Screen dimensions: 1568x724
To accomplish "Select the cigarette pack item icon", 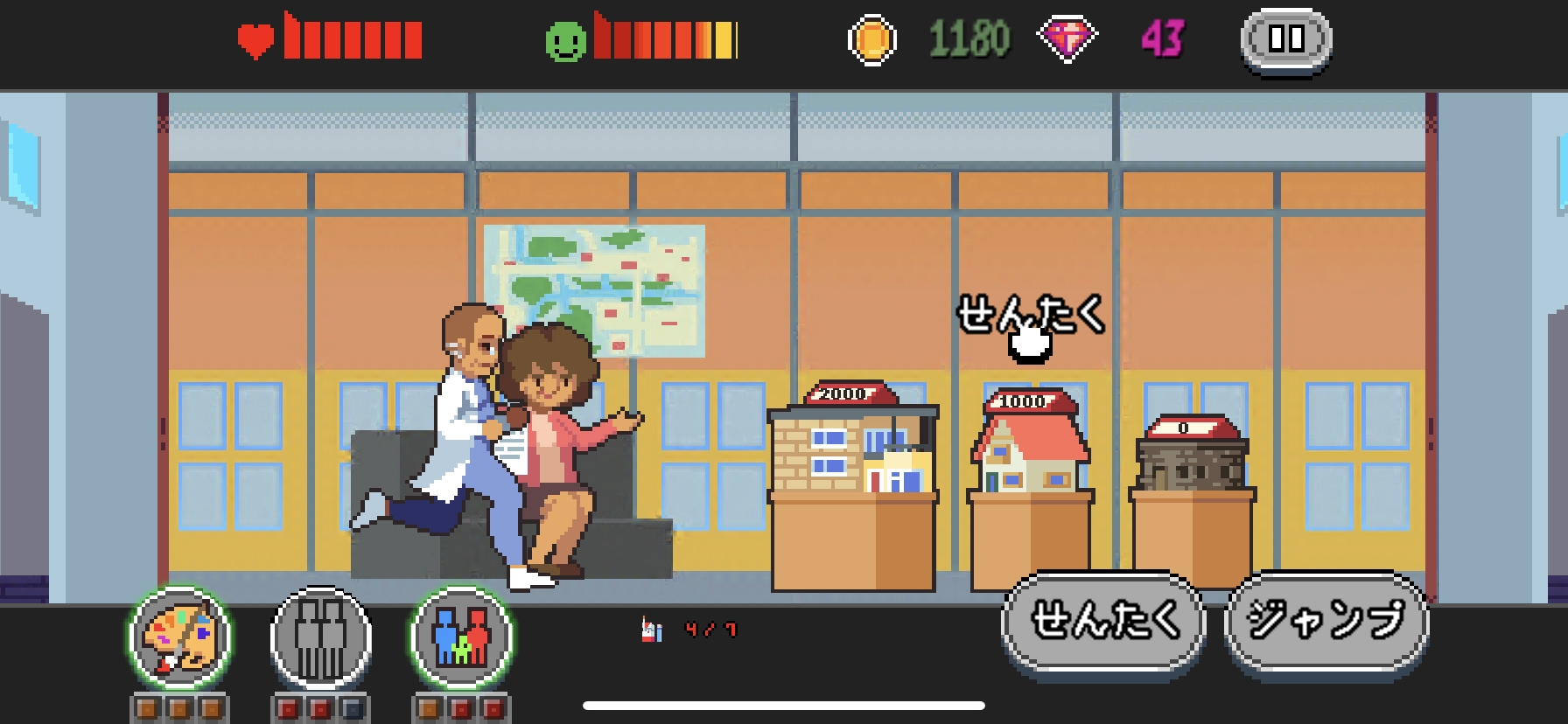I will tap(647, 629).
